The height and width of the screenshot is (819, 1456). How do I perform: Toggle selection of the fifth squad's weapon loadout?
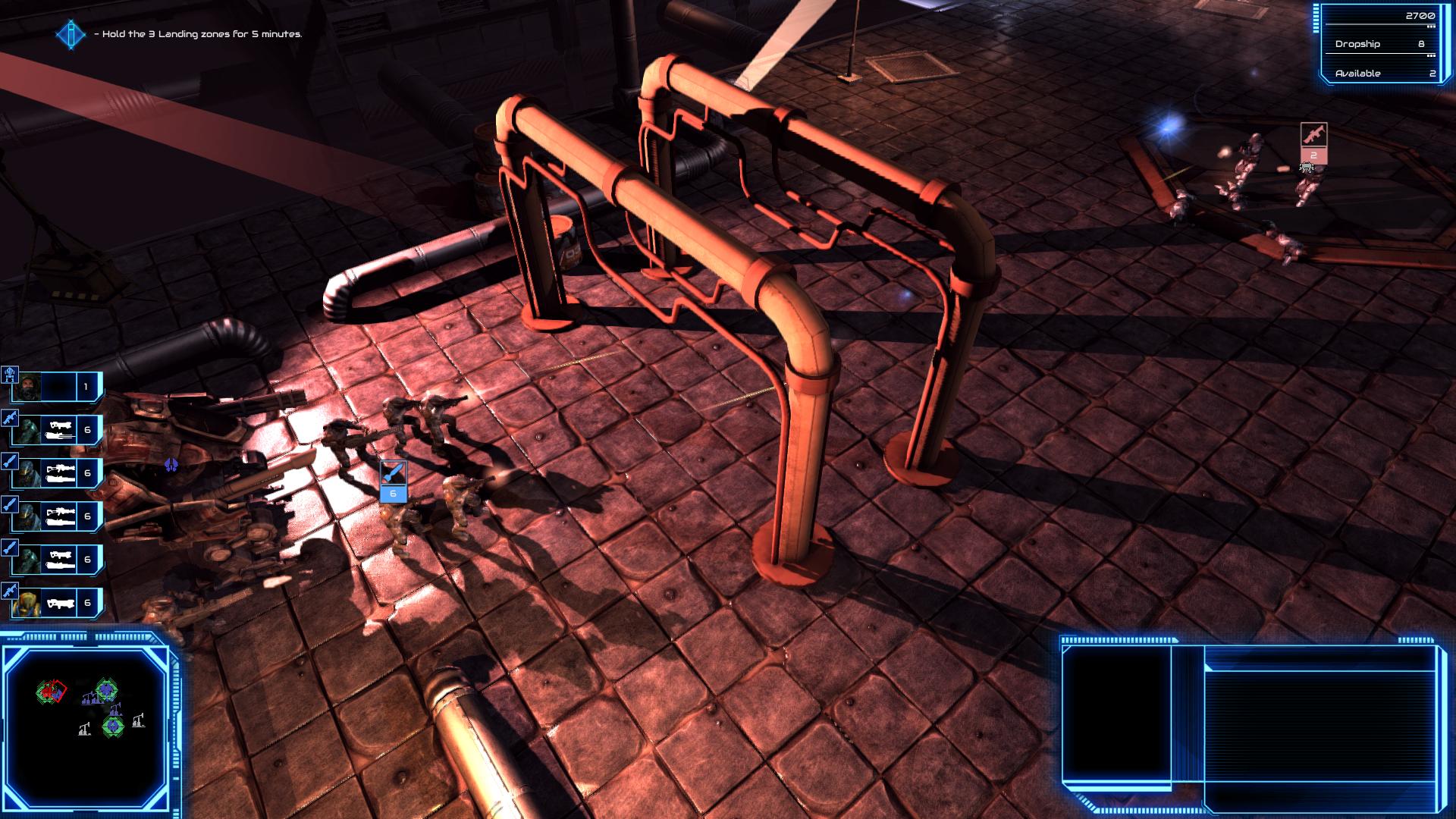[x=59, y=559]
